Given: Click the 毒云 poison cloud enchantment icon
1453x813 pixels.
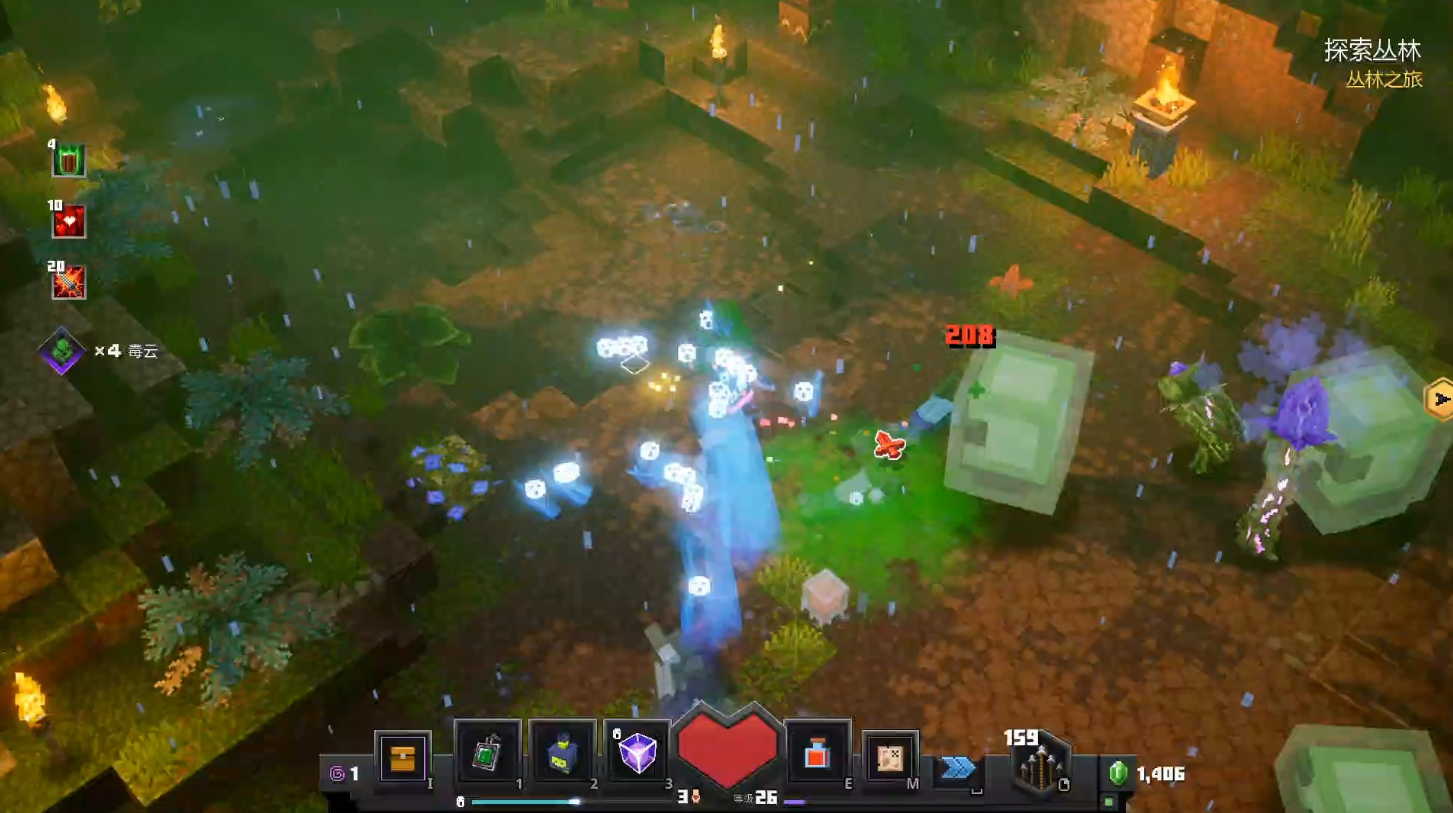Looking at the screenshot, I should pyautogui.click(x=62, y=351).
